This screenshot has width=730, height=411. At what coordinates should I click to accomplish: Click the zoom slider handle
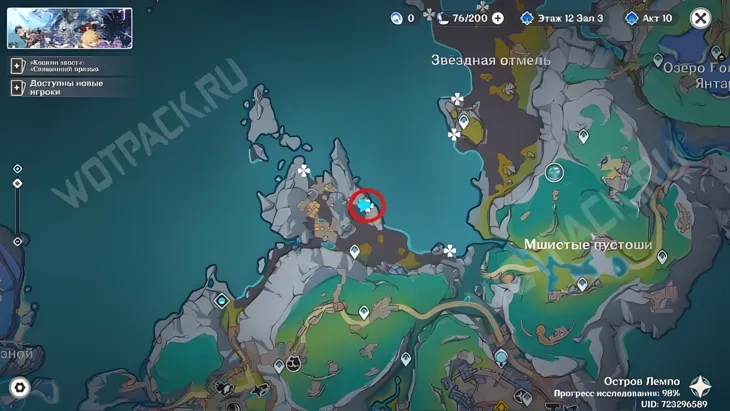click(x=18, y=184)
